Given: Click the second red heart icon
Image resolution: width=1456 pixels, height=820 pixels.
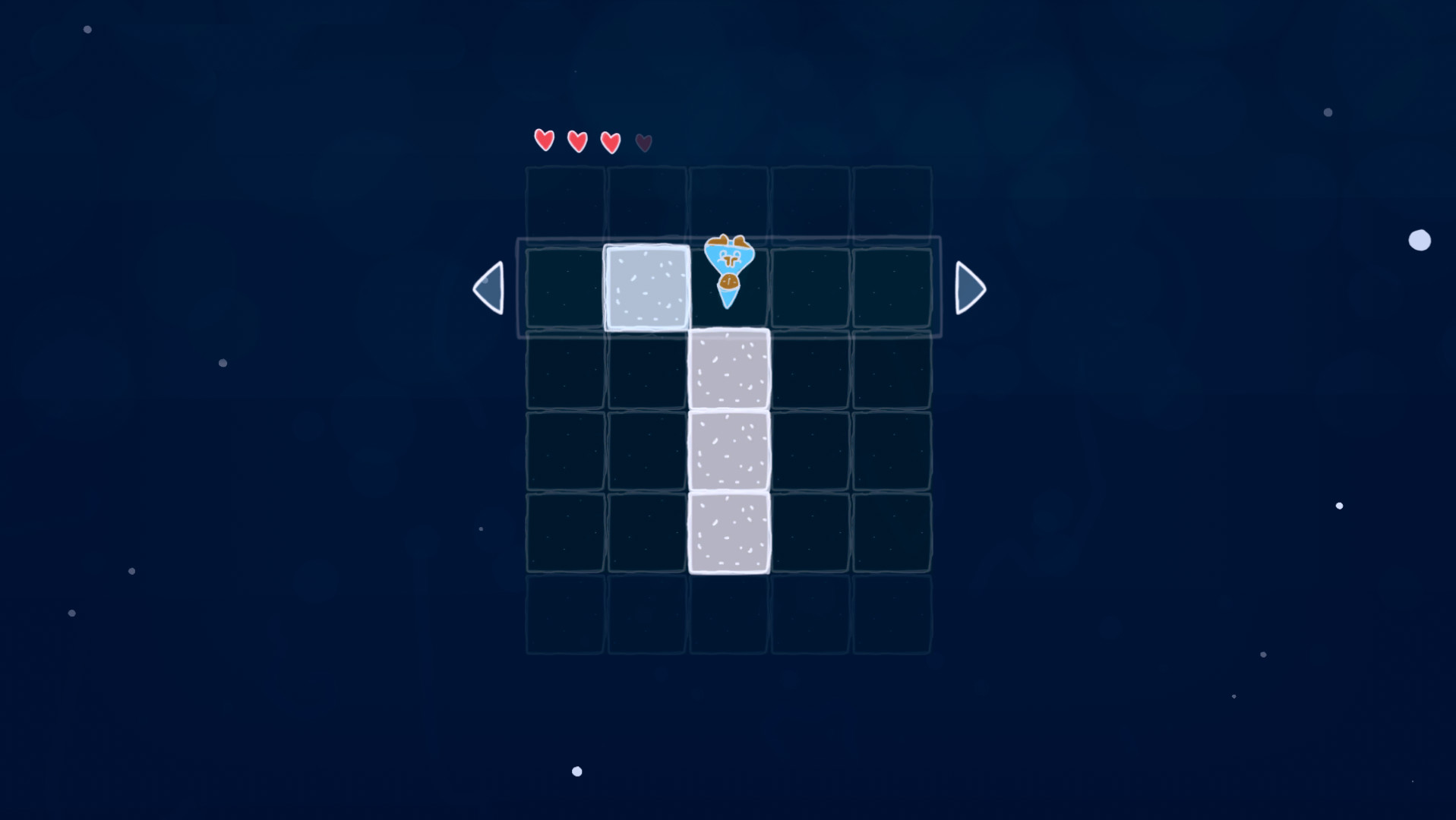Looking at the screenshot, I should click(x=576, y=140).
